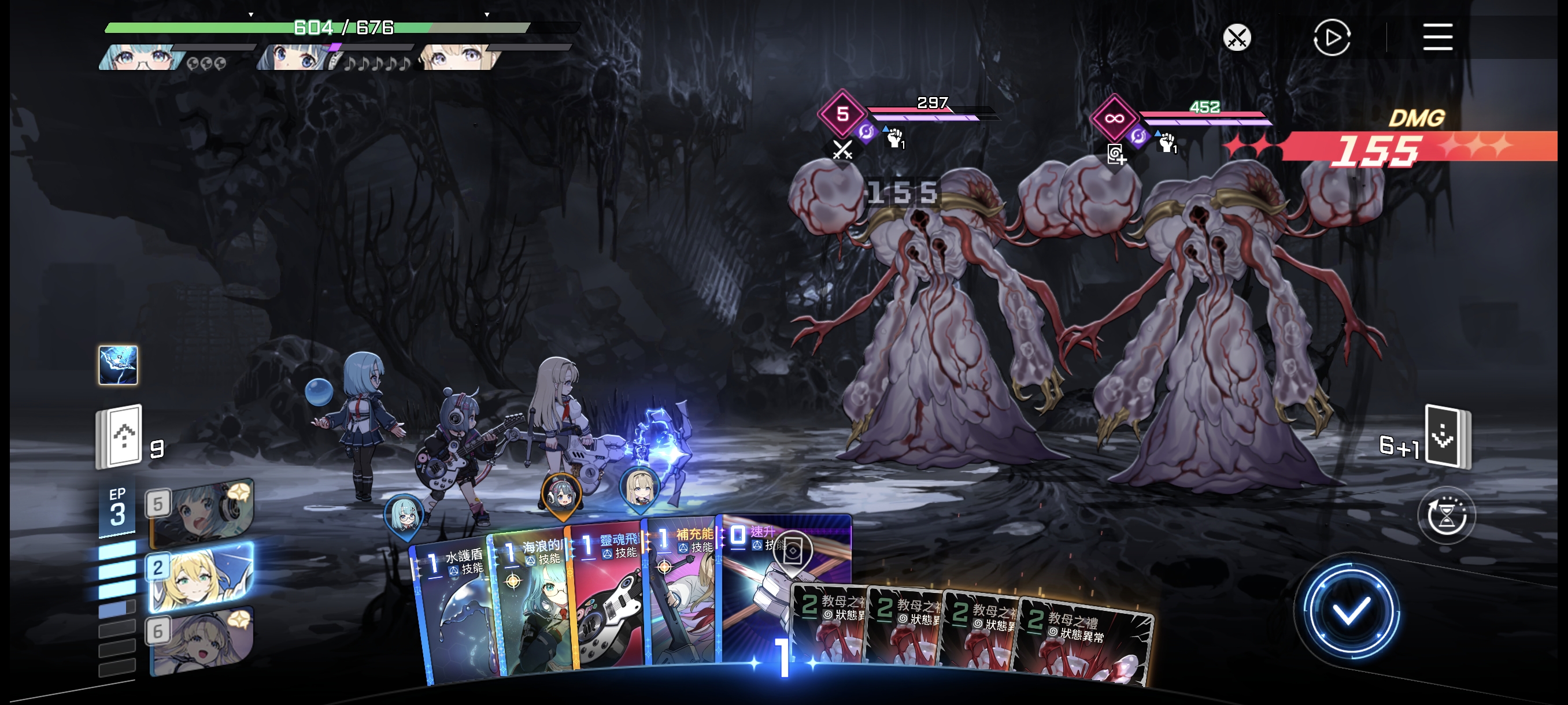Inspect the crossed swords intent on the enemy with 297 HP

842,149
